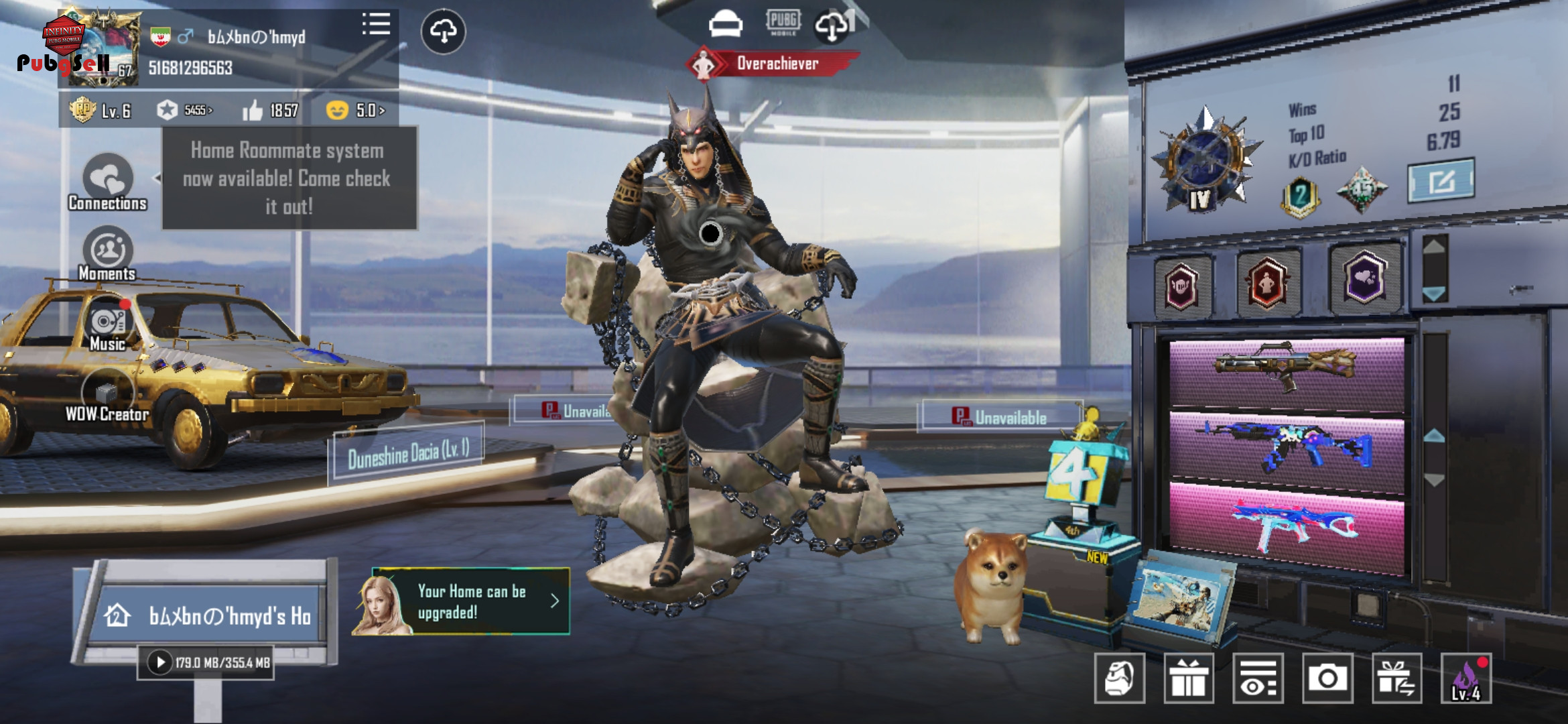Open the Music player icon
This screenshot has width=1568, height=724.
[x=107, y=326]
